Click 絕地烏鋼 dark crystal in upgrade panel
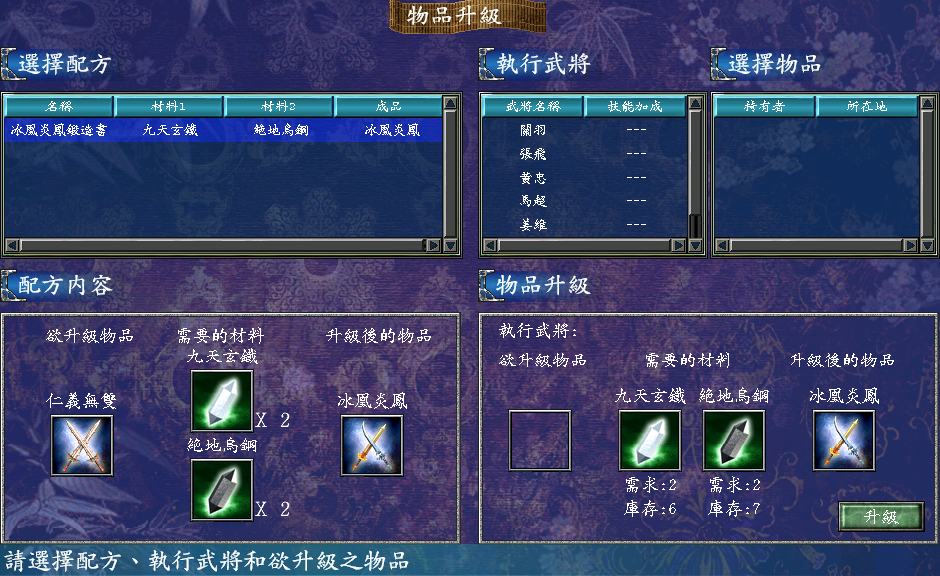 [x=733, y=440]
